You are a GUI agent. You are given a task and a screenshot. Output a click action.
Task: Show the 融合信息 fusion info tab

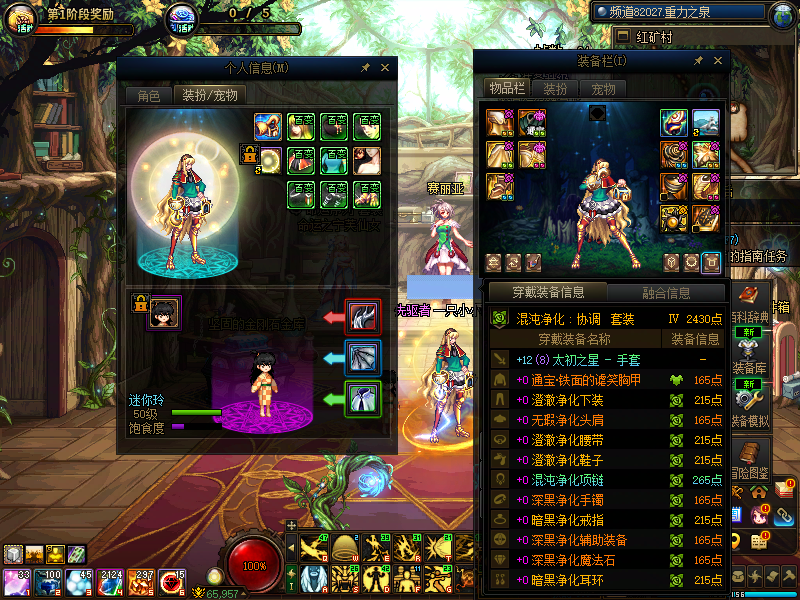point(664,293)
